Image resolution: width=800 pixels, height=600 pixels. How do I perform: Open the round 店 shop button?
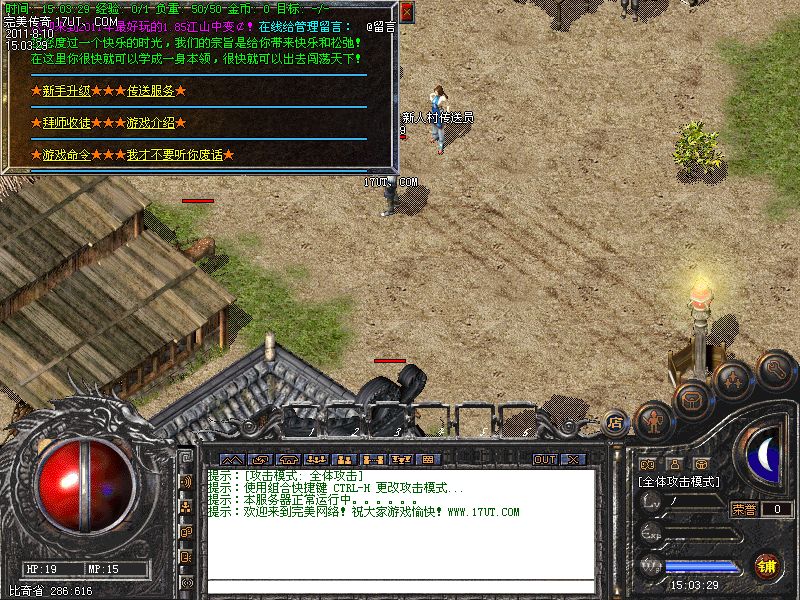[616, 423]
